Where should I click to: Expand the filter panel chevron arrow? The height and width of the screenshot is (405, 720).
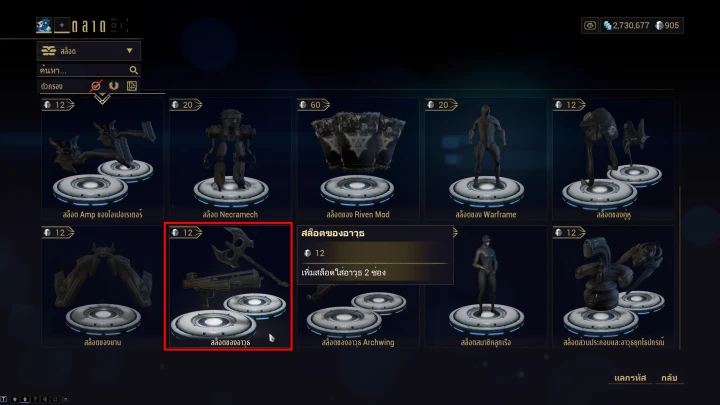(x=101, y=98)
